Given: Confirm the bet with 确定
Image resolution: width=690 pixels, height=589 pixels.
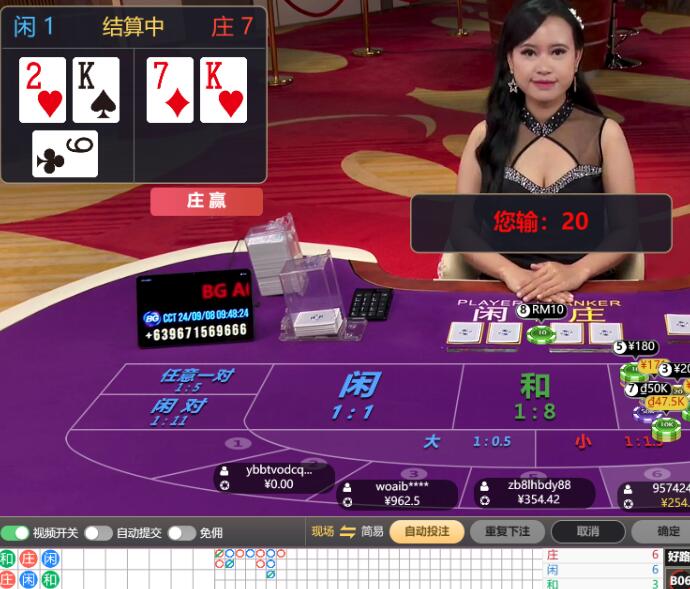Looking at the screenshot, I should coord(667,532).
